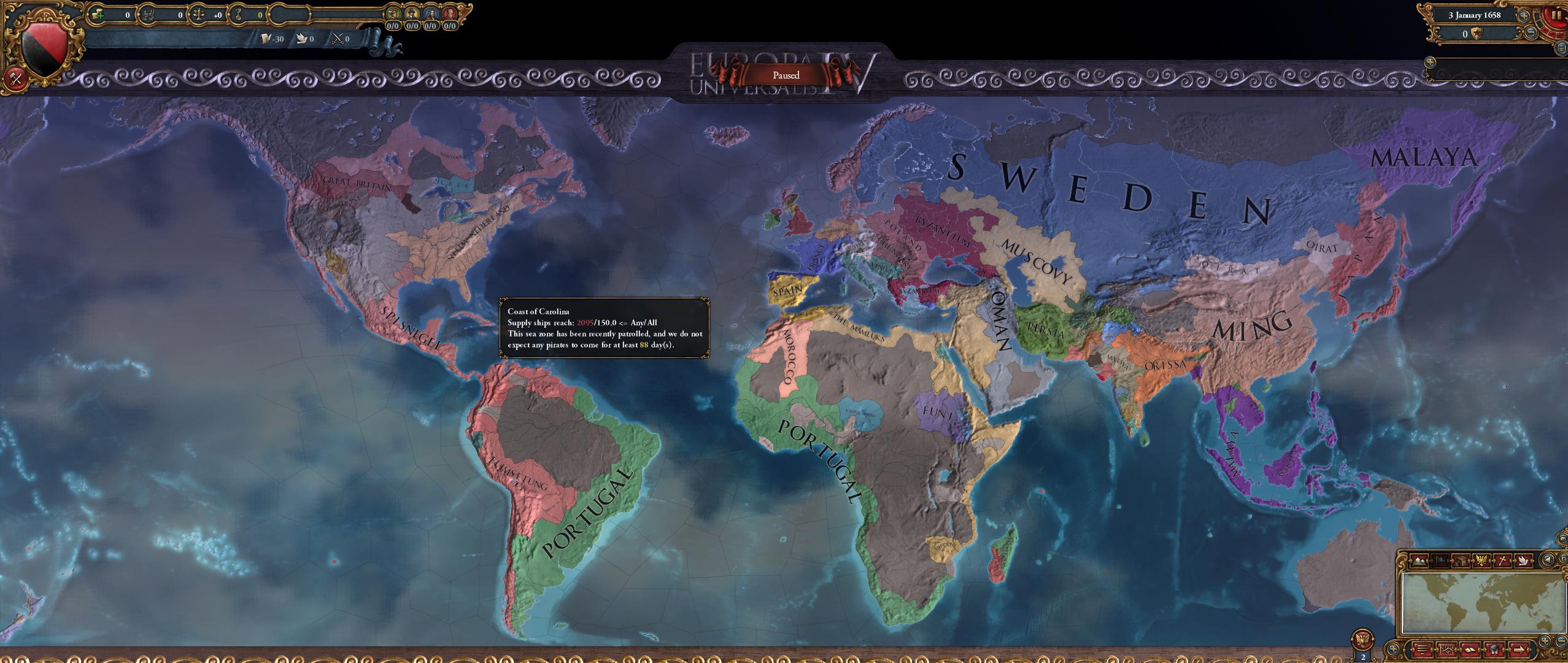Open the main menu list button
The width and height of the screenshot is (1568, 663).
[x=1422, y=649]
